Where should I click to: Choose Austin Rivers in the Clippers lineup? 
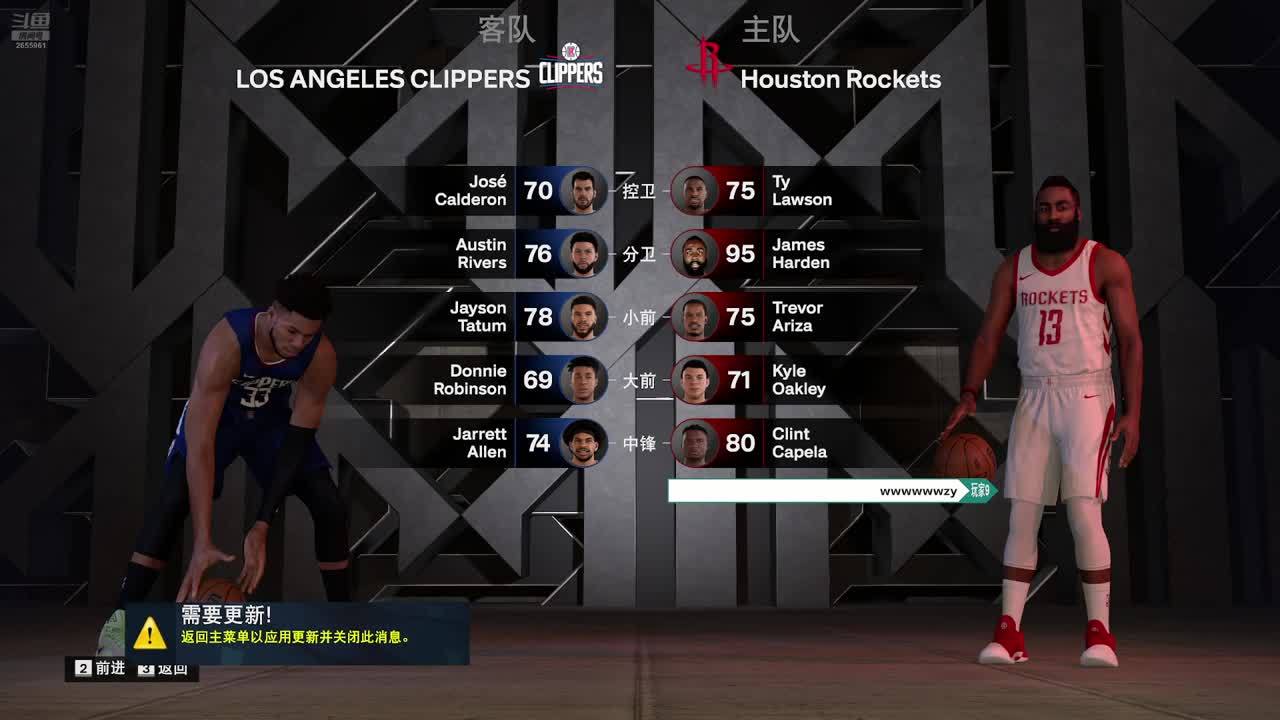pos(510,254)
